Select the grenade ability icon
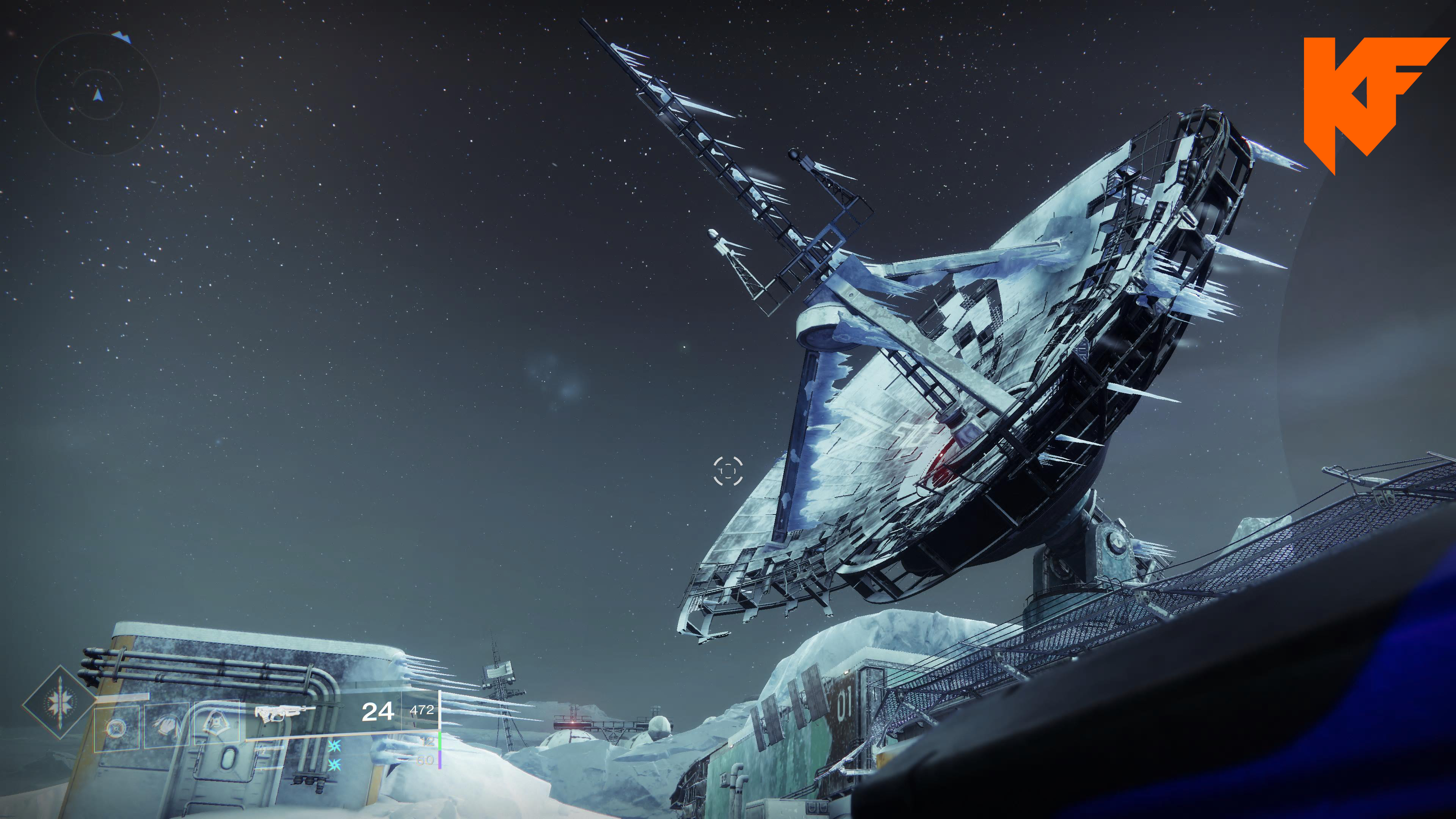Image resolution: width=1456 pixels, height=819 pixels. point(116,728)
